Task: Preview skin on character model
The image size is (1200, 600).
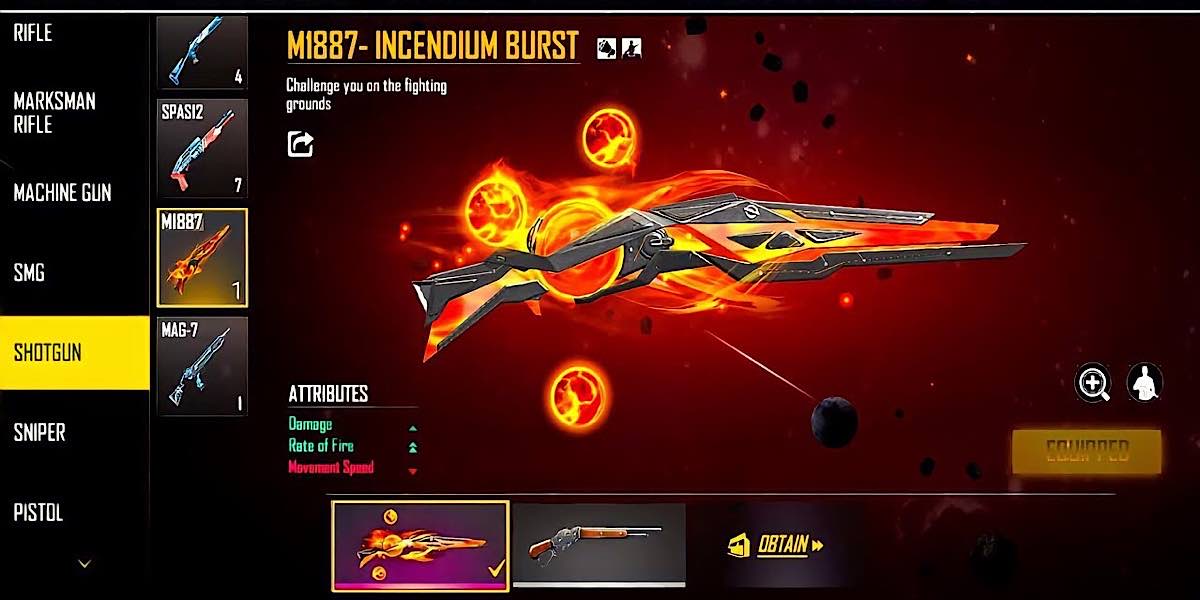Action: coord(1145,382)
